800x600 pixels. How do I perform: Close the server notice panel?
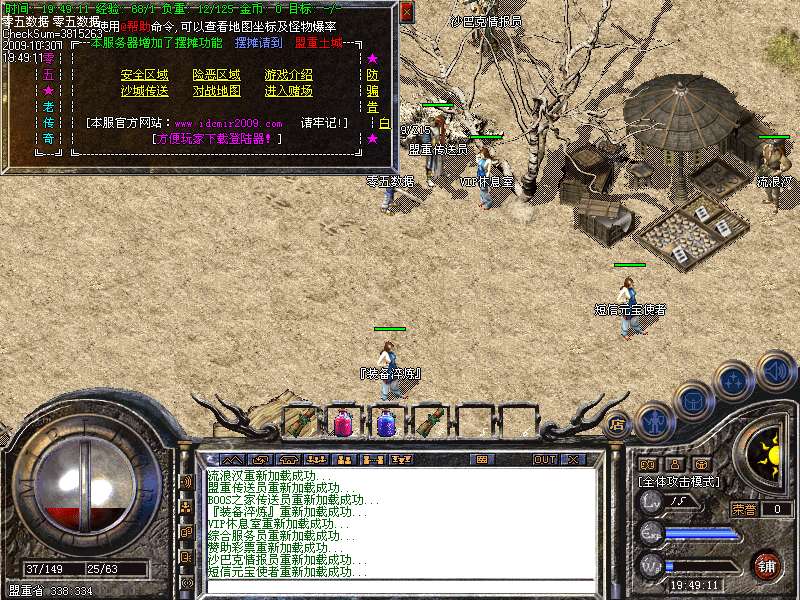click(406, 11)
